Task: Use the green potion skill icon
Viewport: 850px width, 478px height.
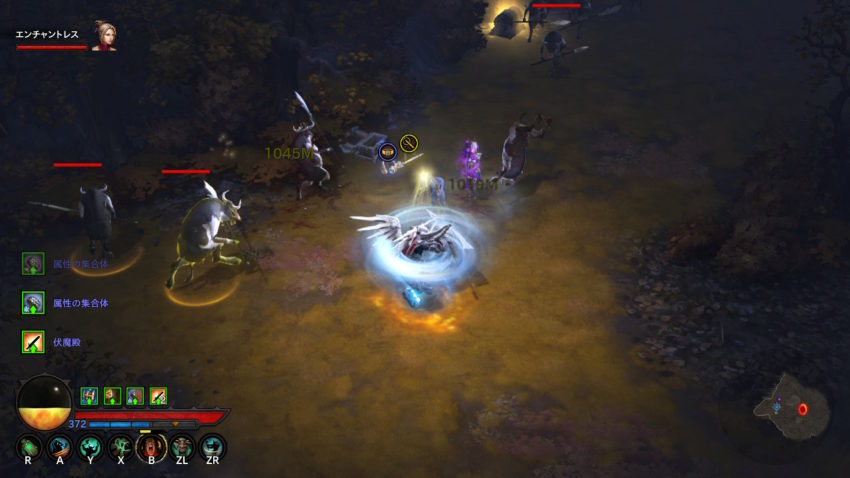Action: (x=28, y=446)
